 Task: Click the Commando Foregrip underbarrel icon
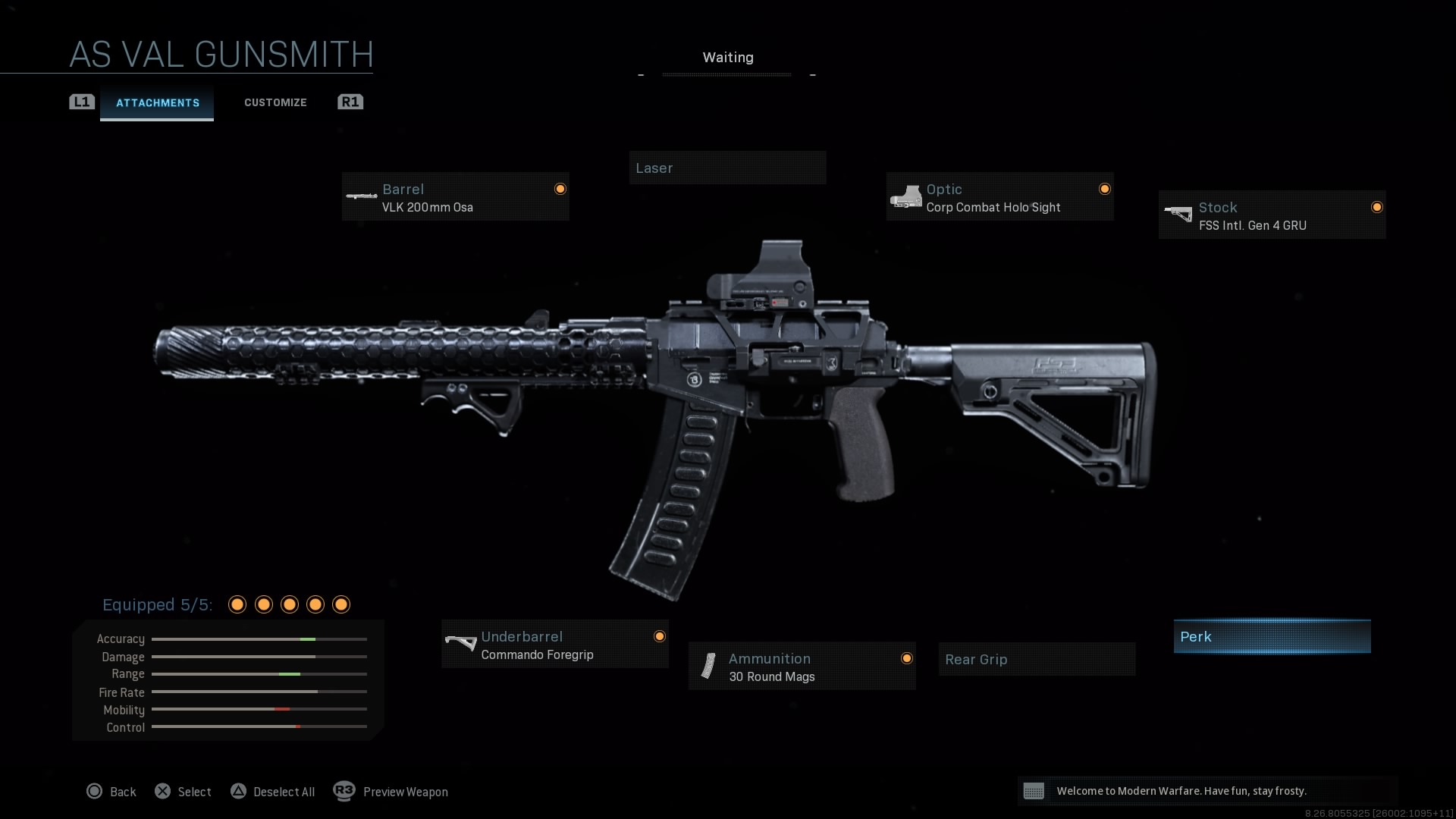point(460,643)
